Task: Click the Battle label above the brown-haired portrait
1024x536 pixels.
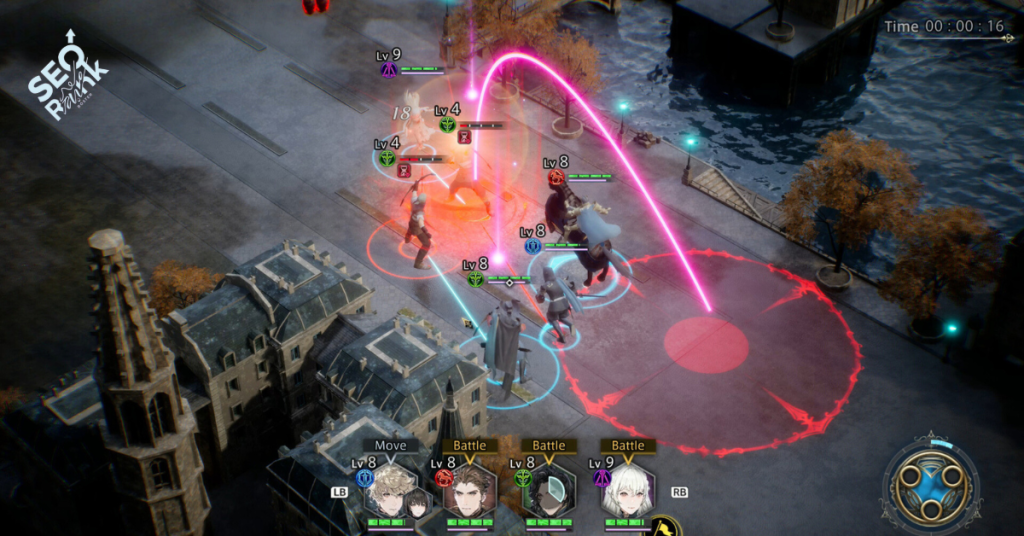Action: coord(469,445)
